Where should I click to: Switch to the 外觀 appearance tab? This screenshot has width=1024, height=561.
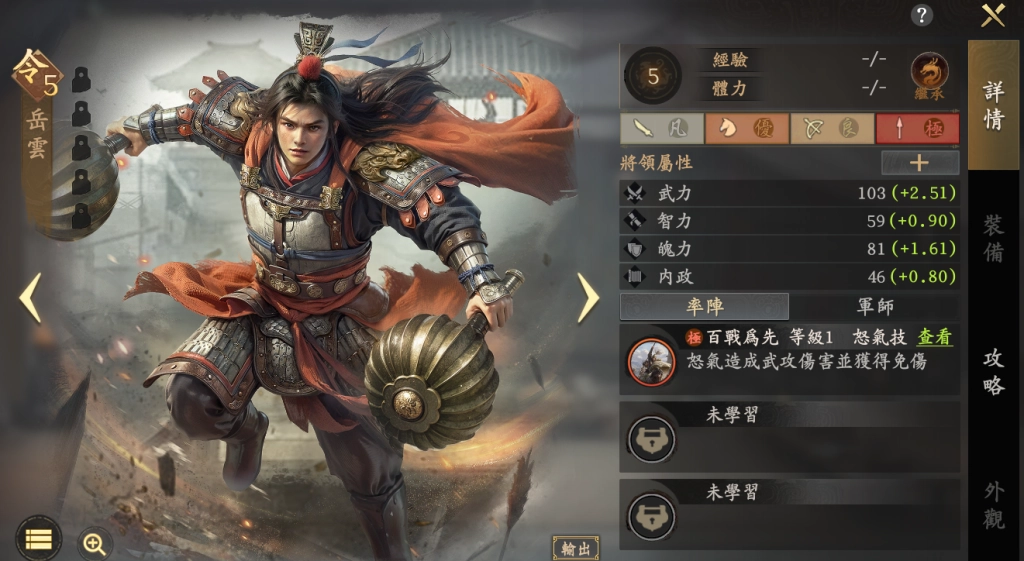[993, 504]
